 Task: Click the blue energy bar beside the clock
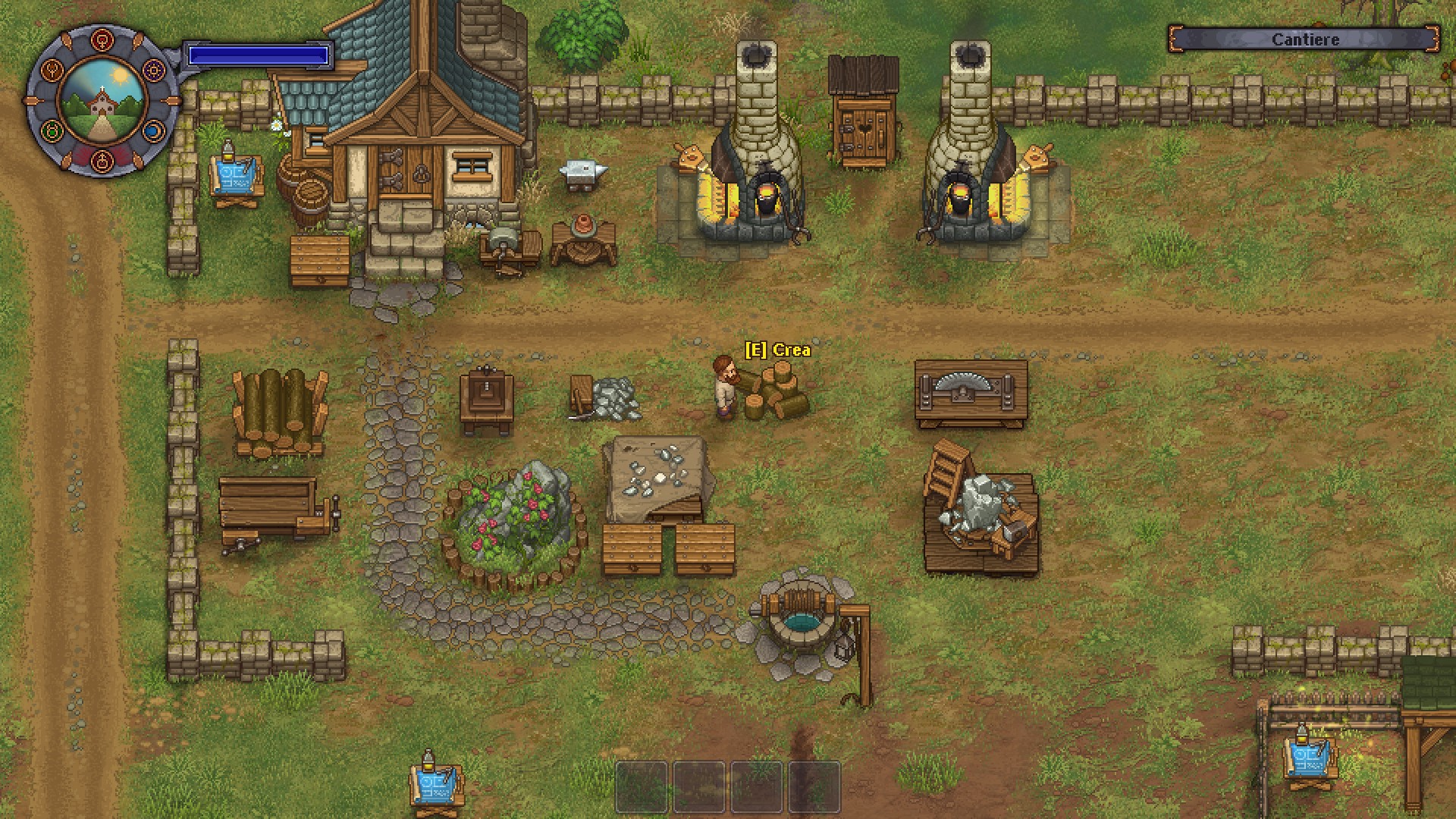pos(259,54)
